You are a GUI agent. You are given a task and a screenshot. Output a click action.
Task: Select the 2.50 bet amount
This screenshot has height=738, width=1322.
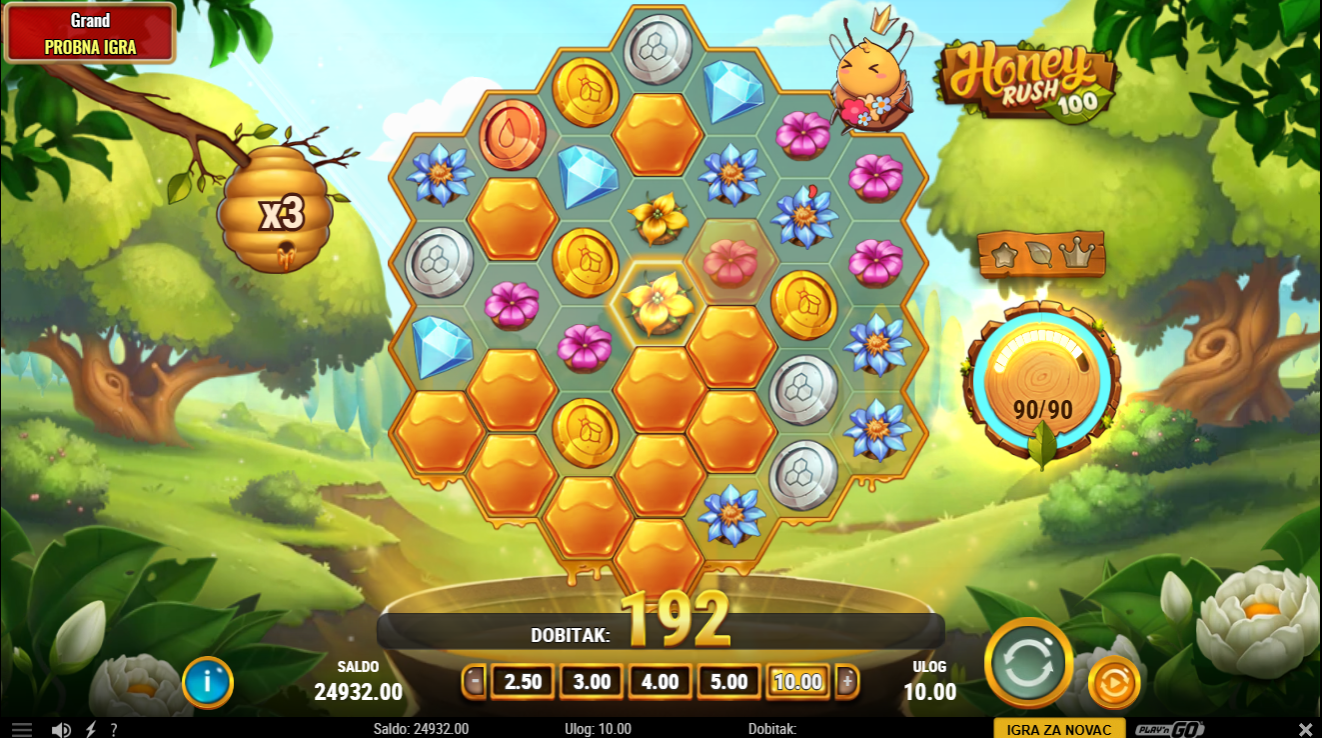point(523,682)
